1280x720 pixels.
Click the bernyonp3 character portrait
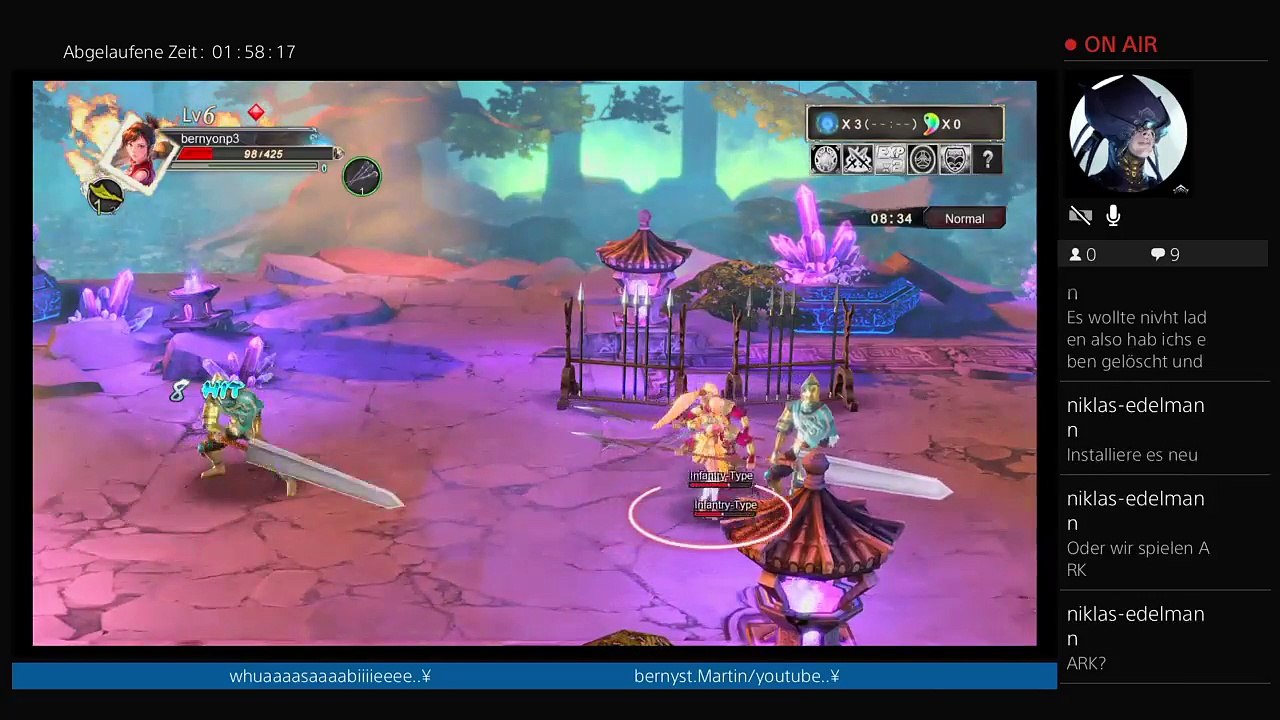137,149
